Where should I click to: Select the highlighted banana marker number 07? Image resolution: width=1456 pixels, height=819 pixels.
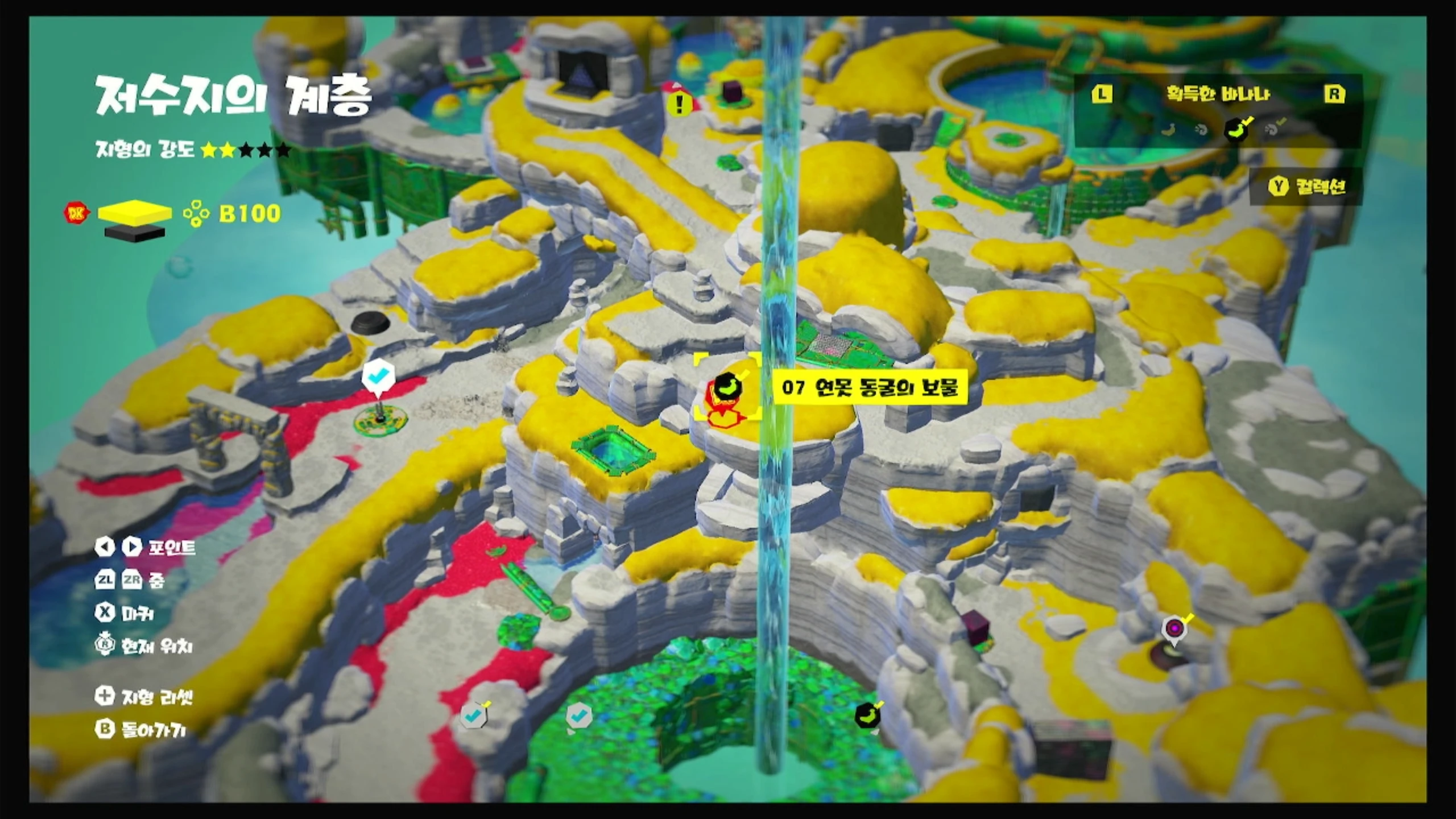click(x=726, y=387)
